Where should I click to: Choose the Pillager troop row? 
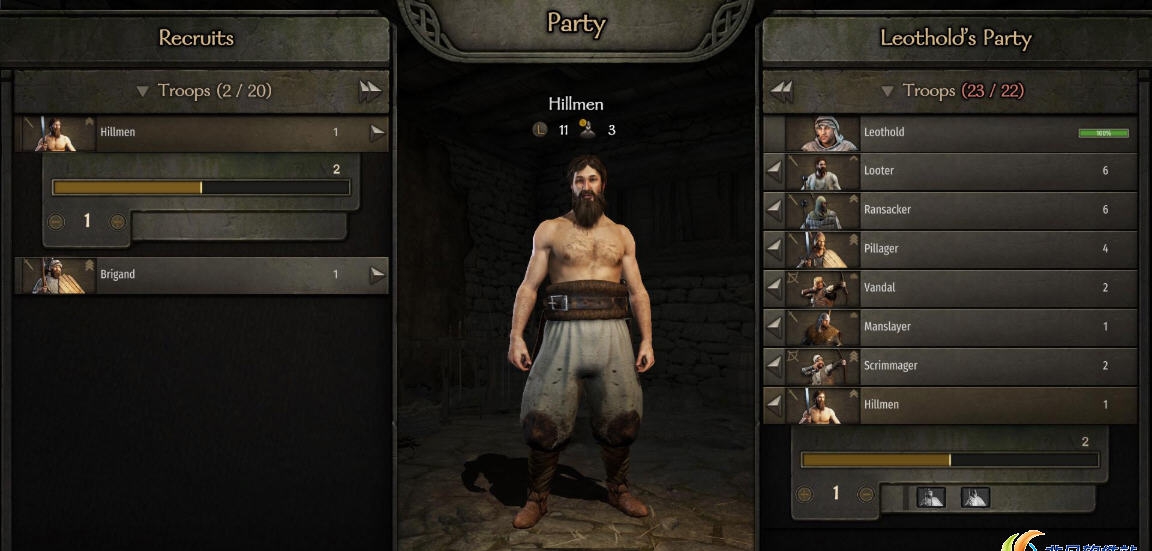coord(960,249)
